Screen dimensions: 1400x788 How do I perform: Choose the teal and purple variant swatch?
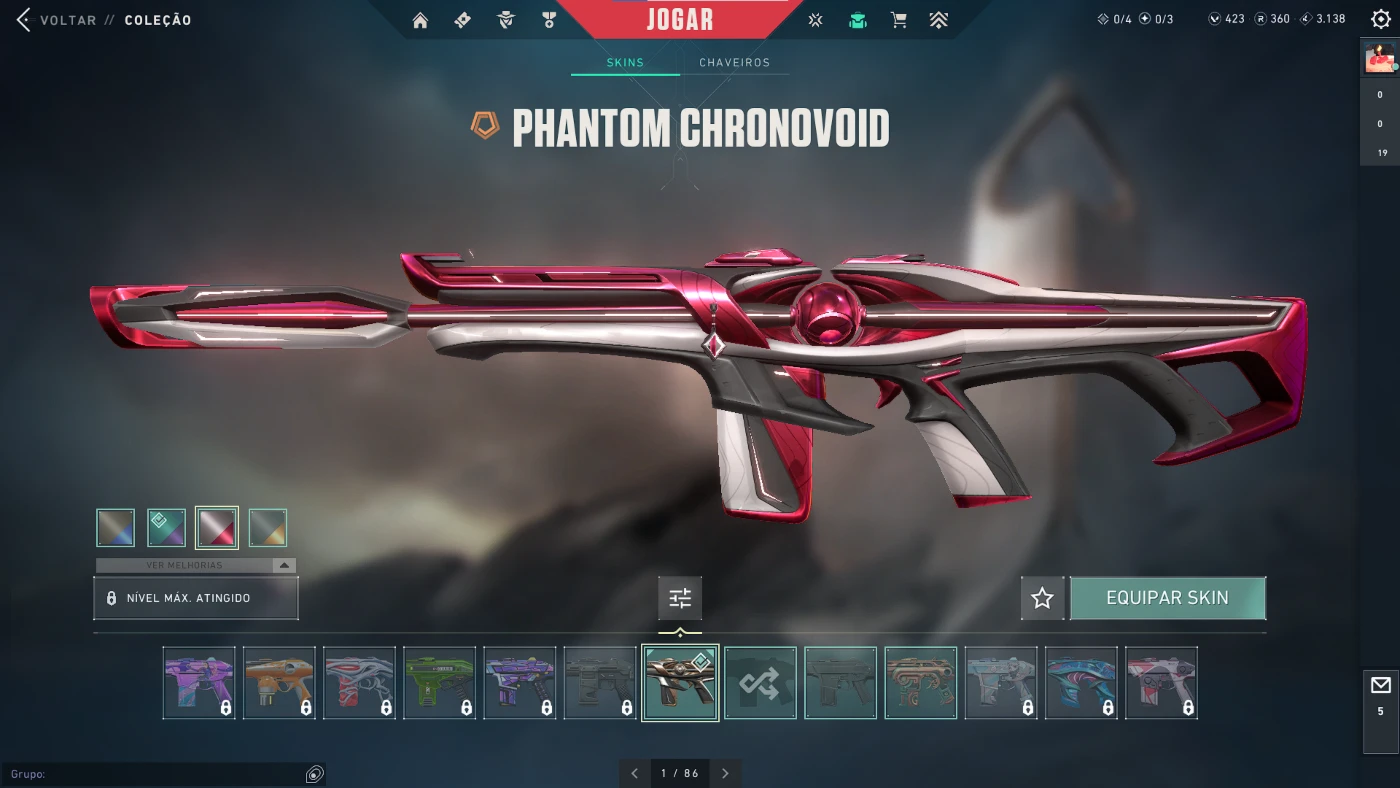166,528
